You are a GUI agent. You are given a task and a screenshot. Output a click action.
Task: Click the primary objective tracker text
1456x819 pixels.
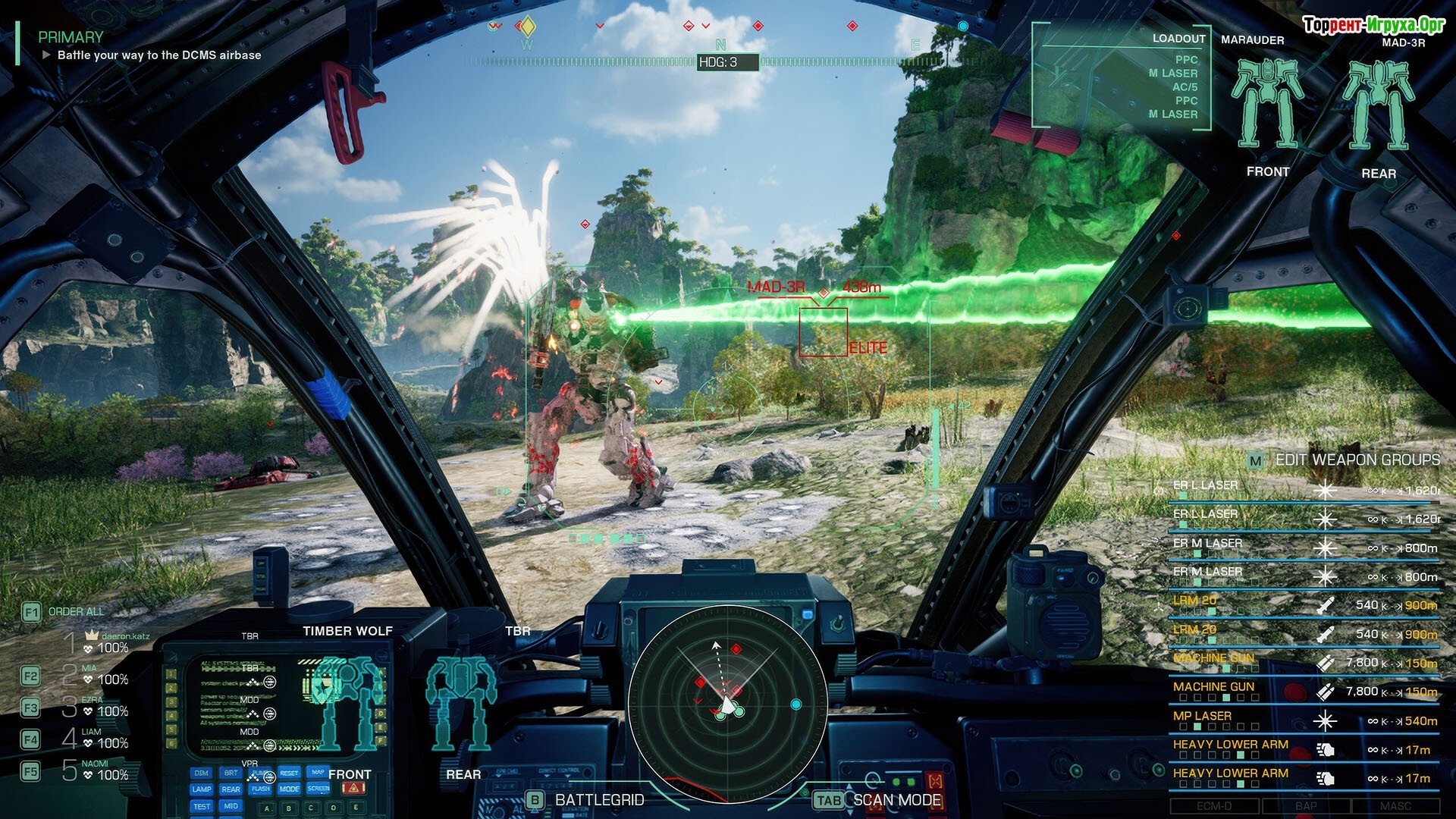(158, 55)
